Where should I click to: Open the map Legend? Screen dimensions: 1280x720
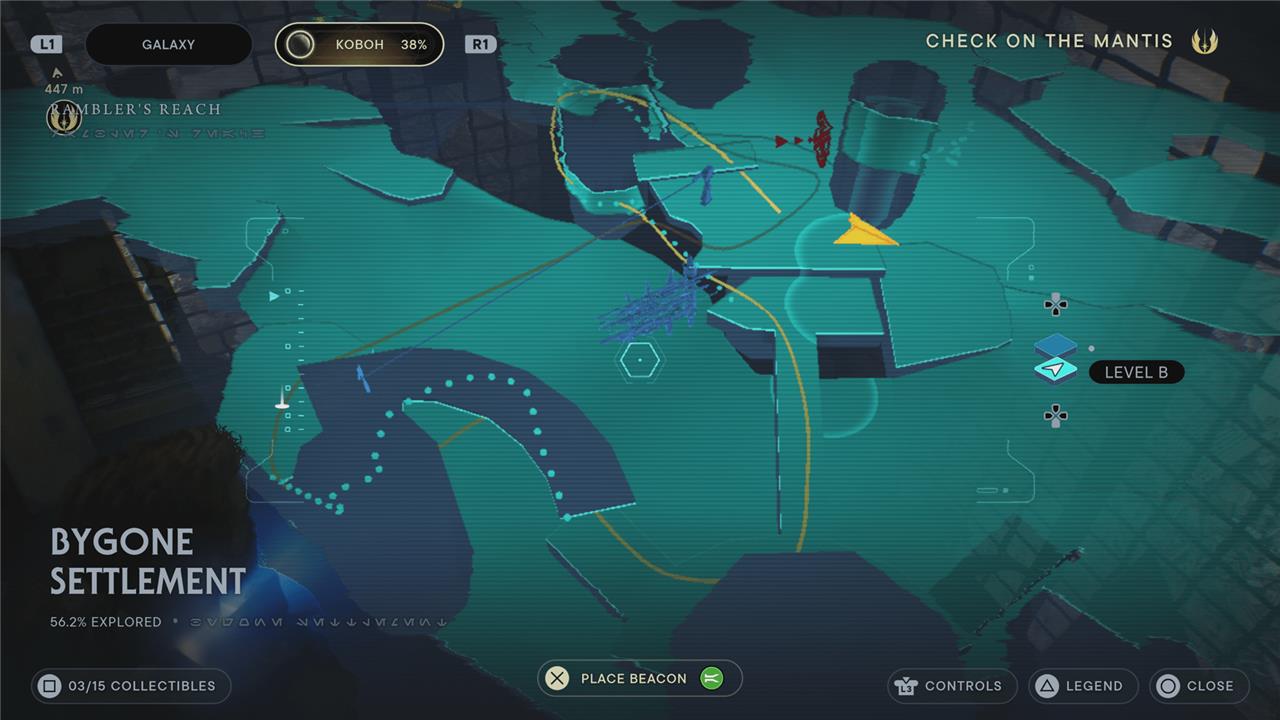(1083, 686)
